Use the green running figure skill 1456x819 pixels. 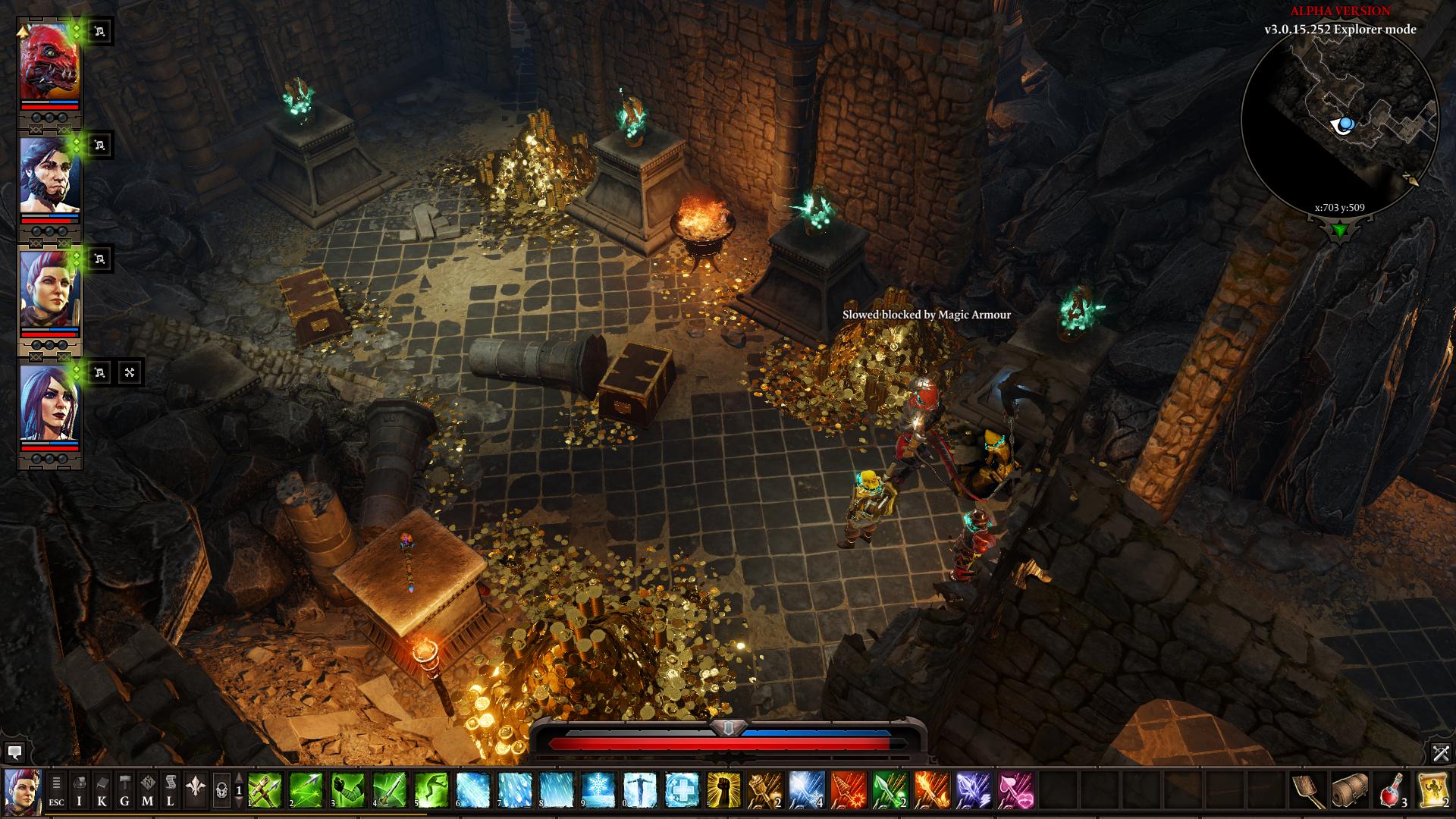(x=429, y=790)
